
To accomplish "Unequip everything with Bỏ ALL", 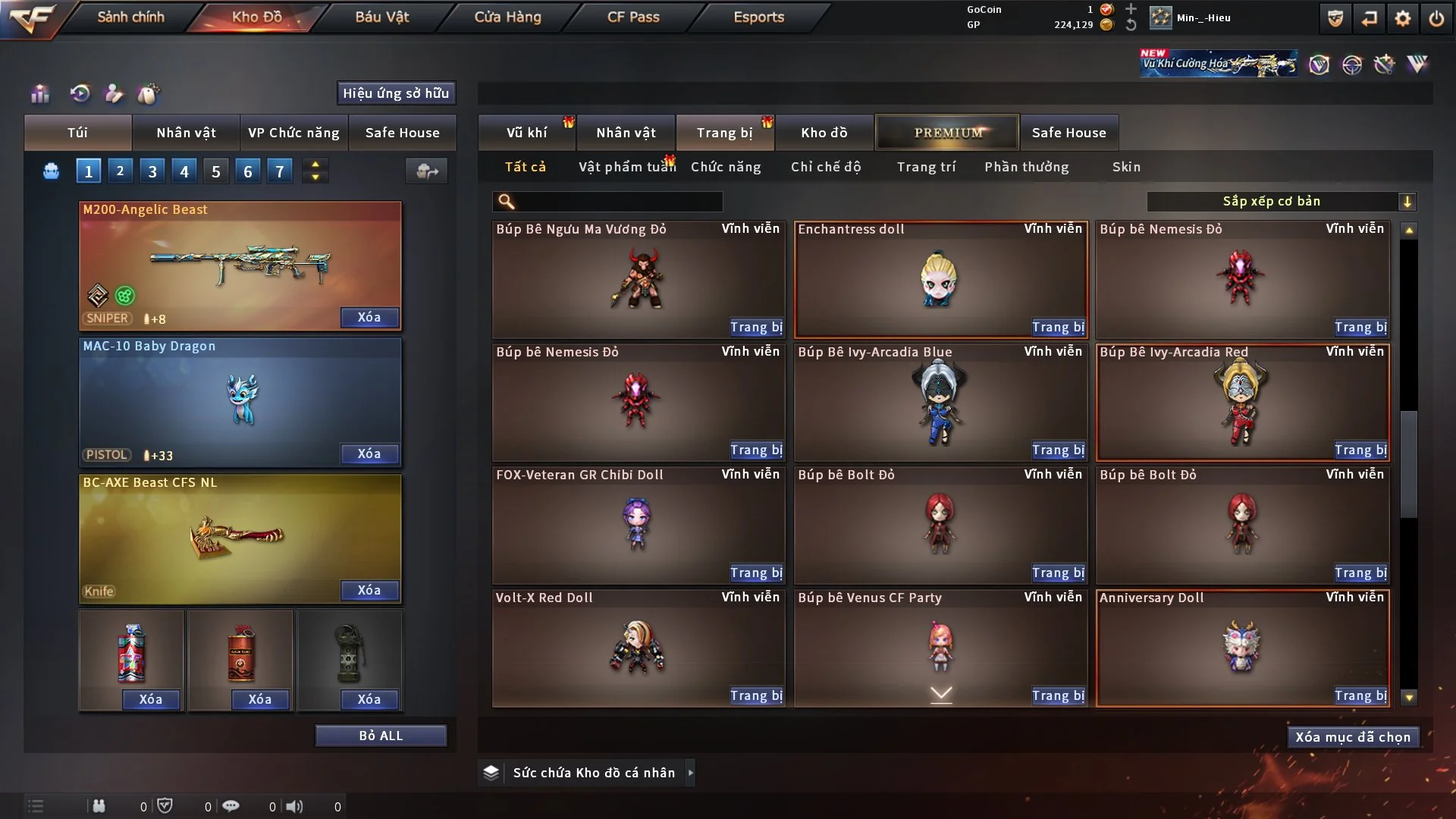I will [x=381, y=736].
